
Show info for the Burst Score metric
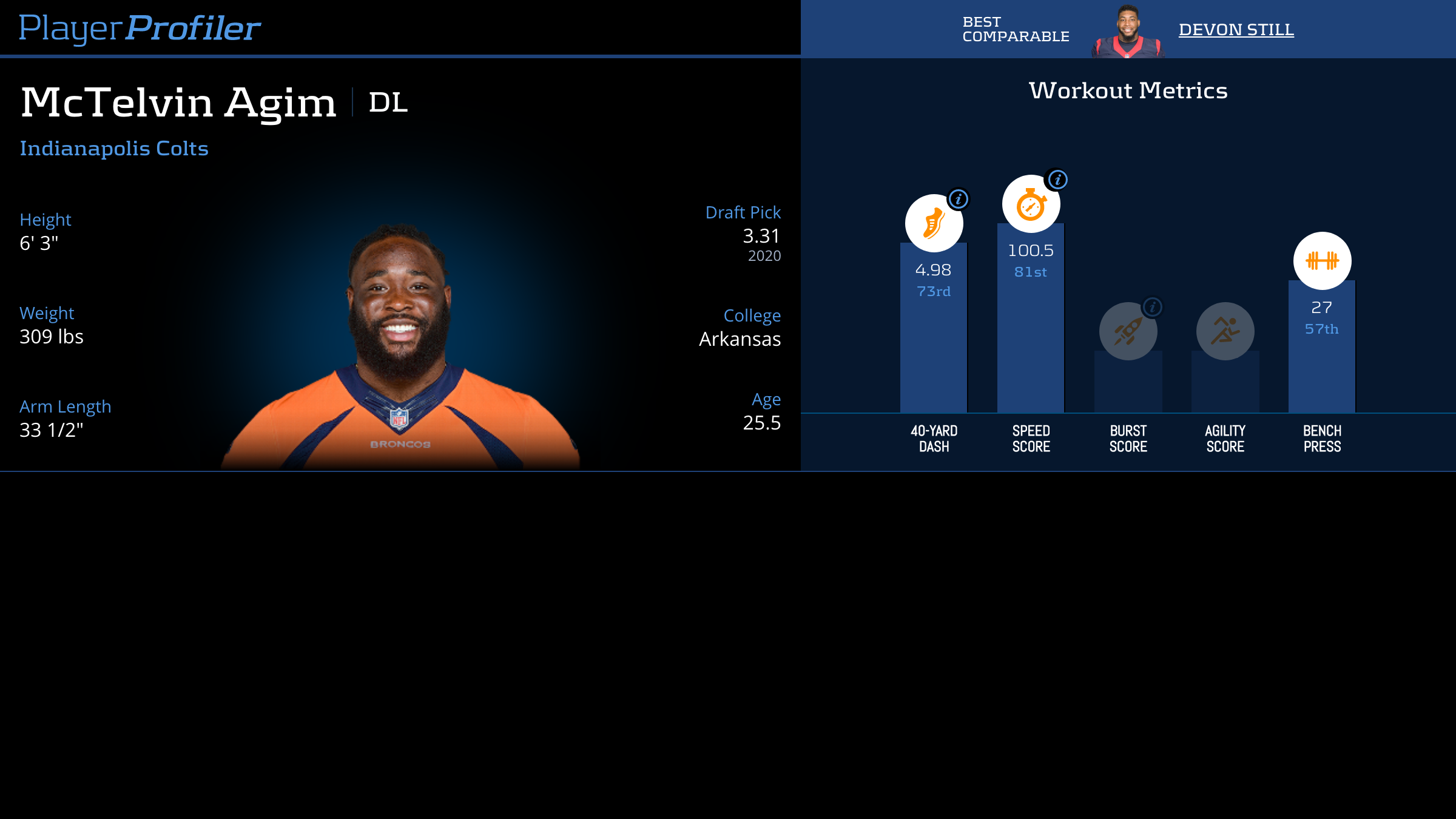tap(1152, 307)
